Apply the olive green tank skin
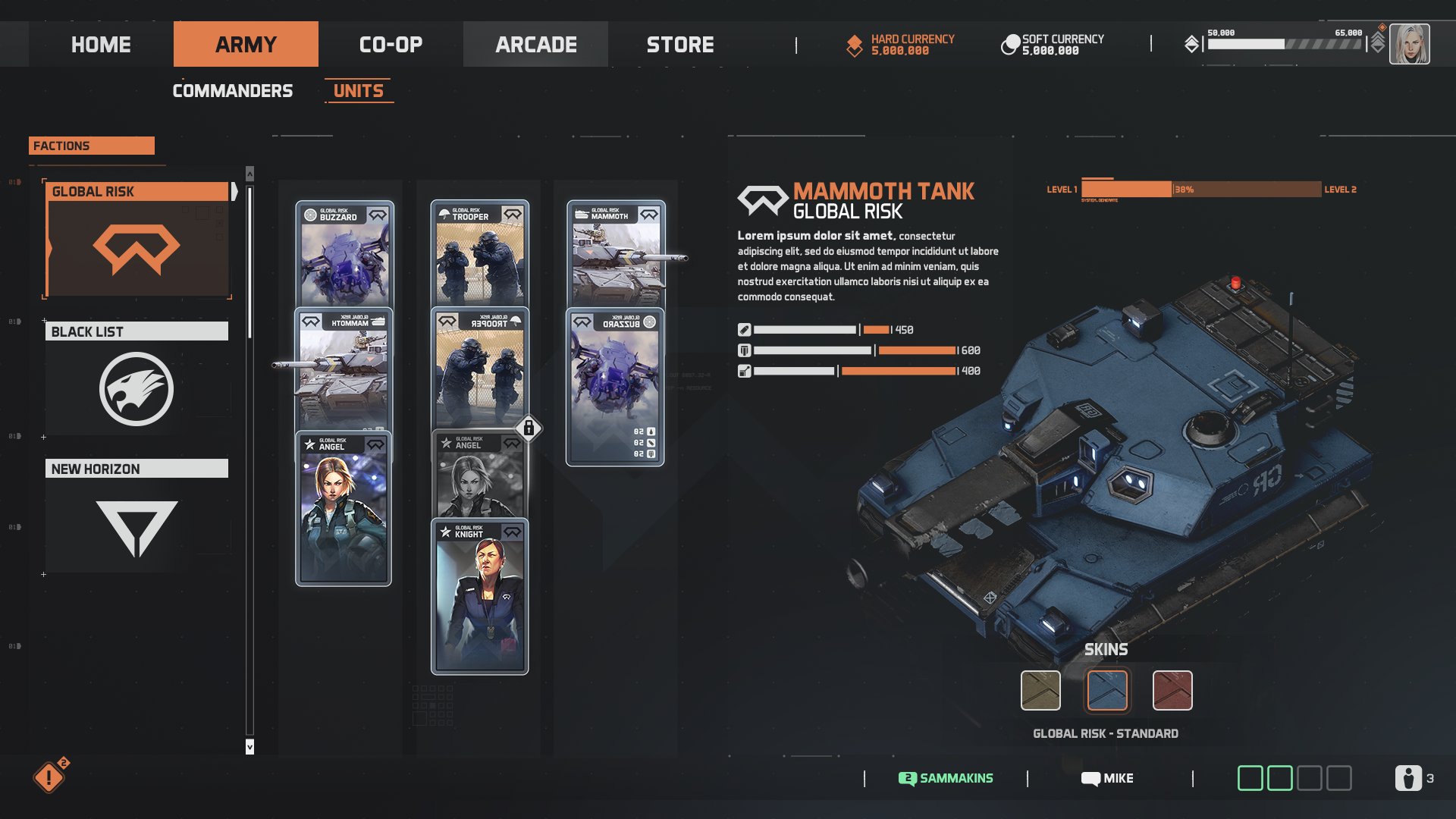This screenshot has height=819, width=1456. point(1040,690)
